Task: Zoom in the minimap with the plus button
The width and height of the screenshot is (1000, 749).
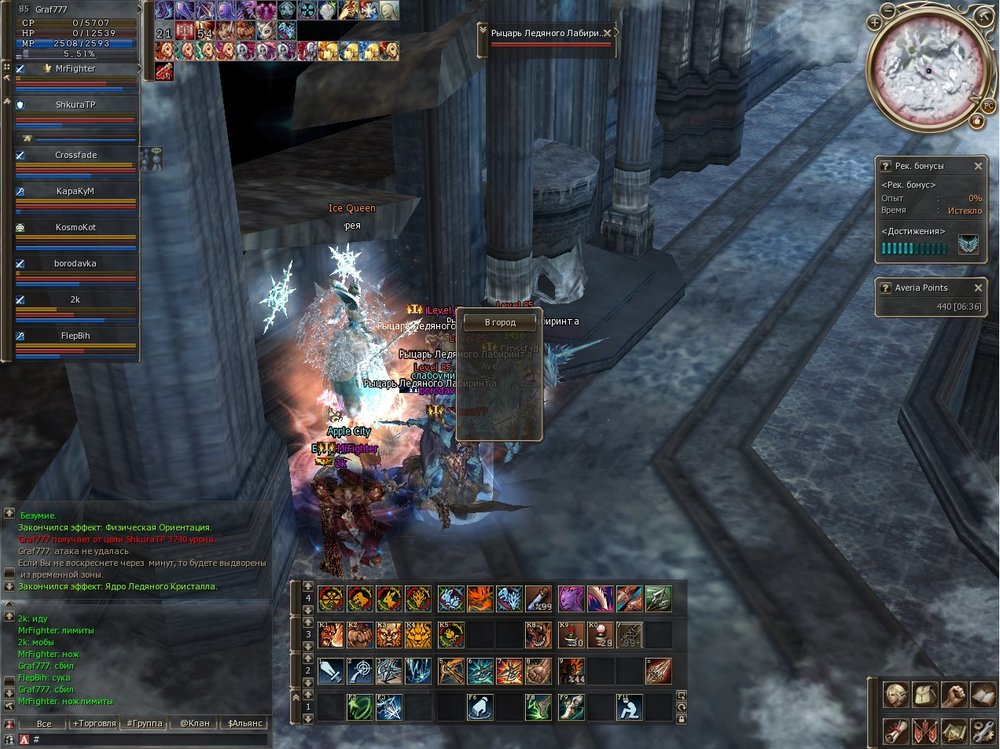Action: pyautogui.click(x=875, y=21)
